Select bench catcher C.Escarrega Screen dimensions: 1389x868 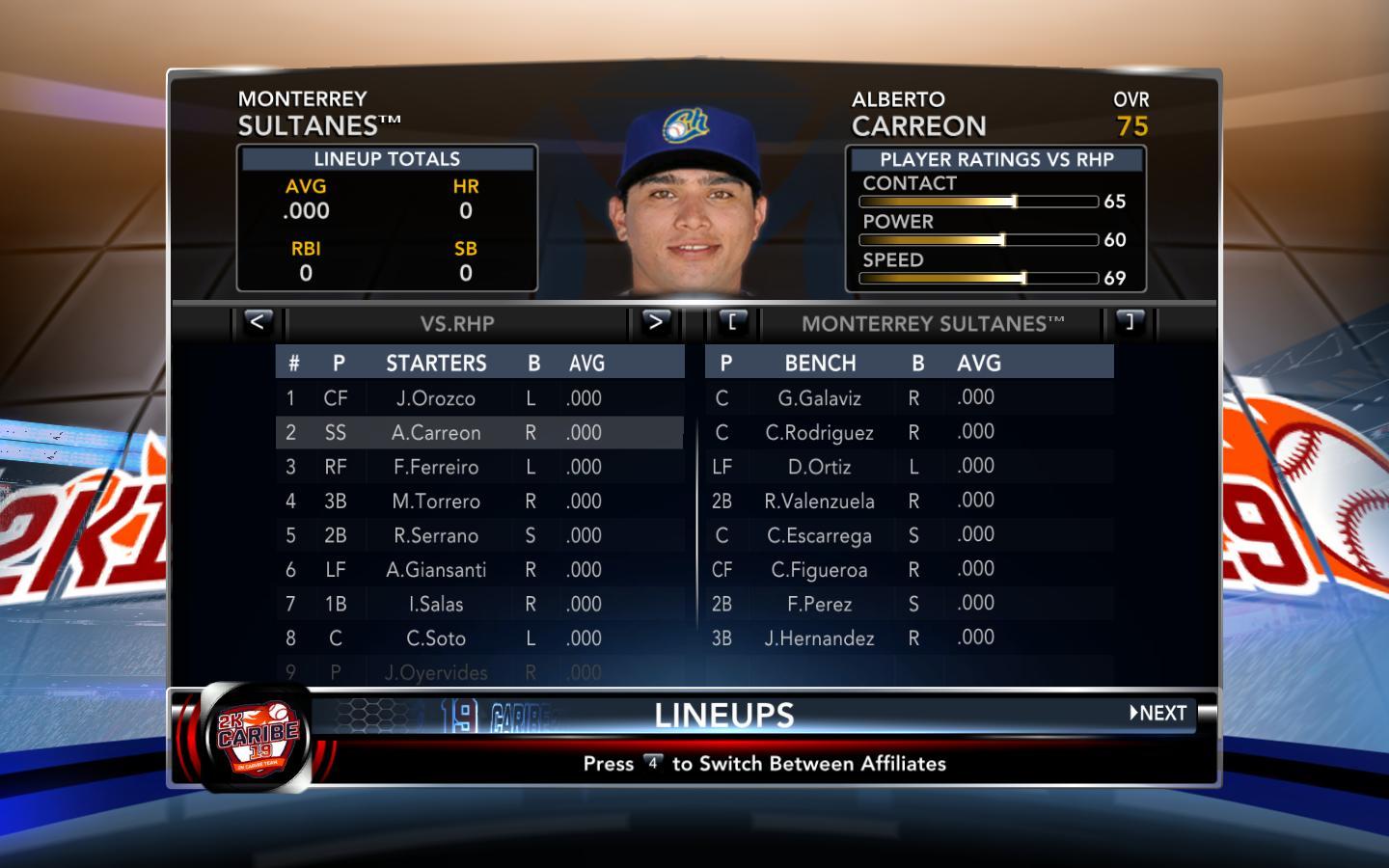(x=819, y=535)
